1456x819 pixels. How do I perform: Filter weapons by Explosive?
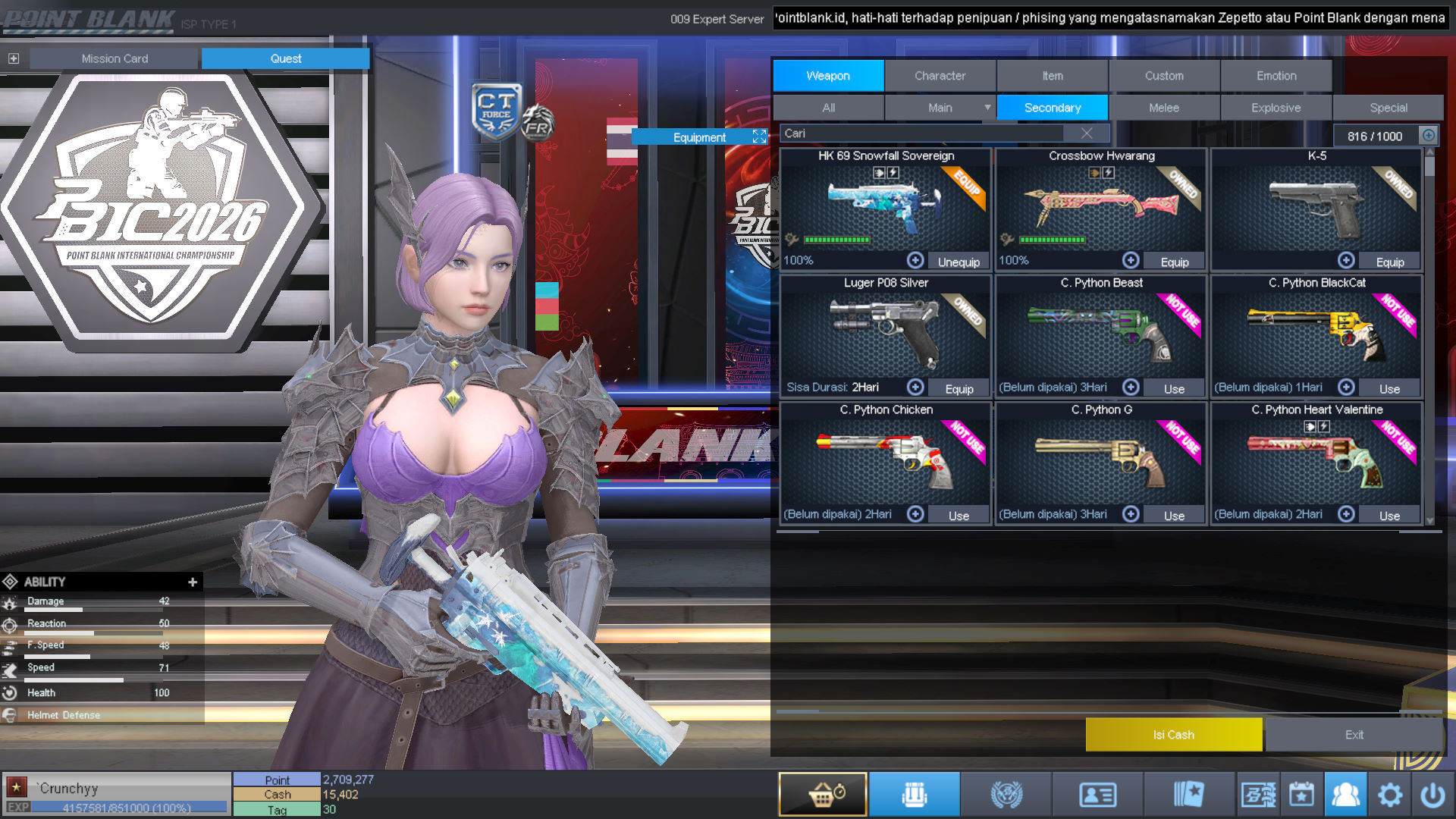point(1276,108)
